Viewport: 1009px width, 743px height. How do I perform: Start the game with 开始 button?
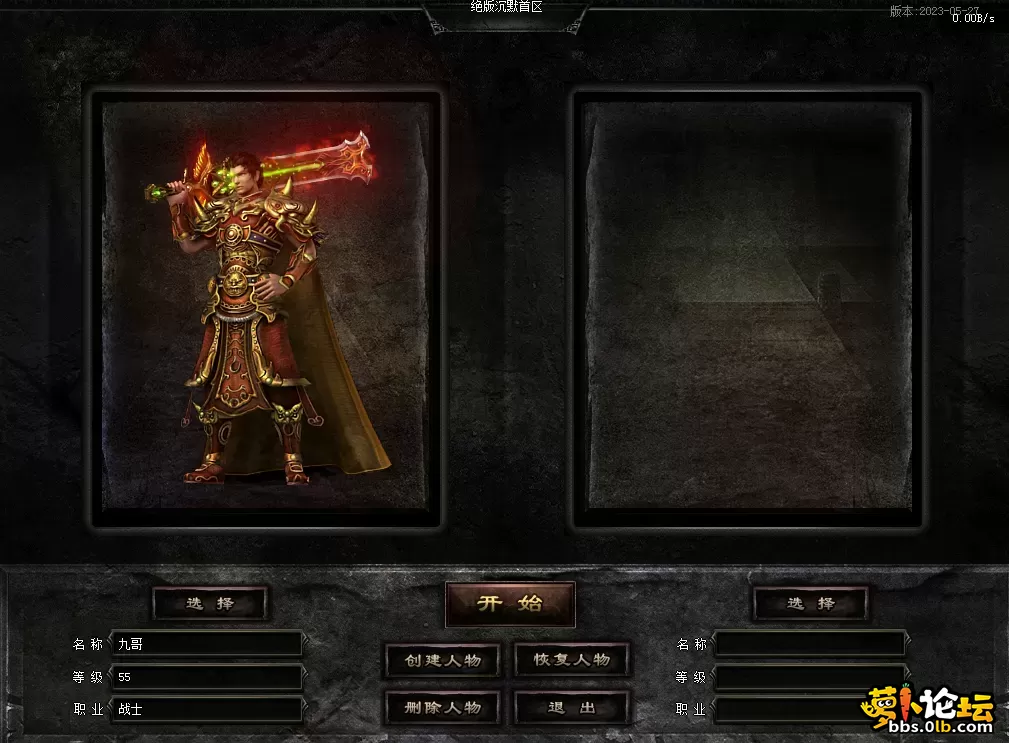[x=510, y=603]
